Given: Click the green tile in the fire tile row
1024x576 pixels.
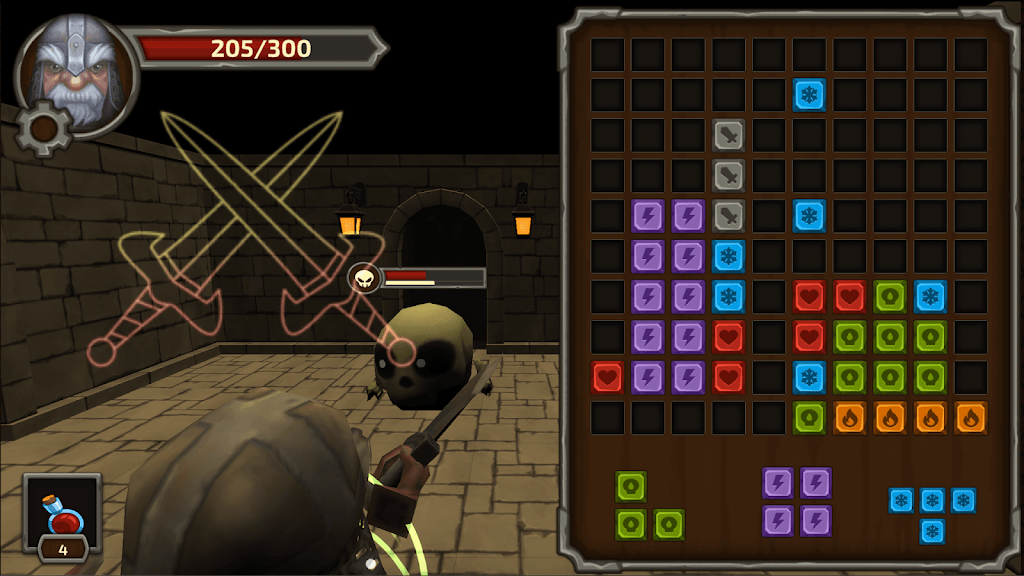Looking at the screenshot, I should (x=809, y=417).
